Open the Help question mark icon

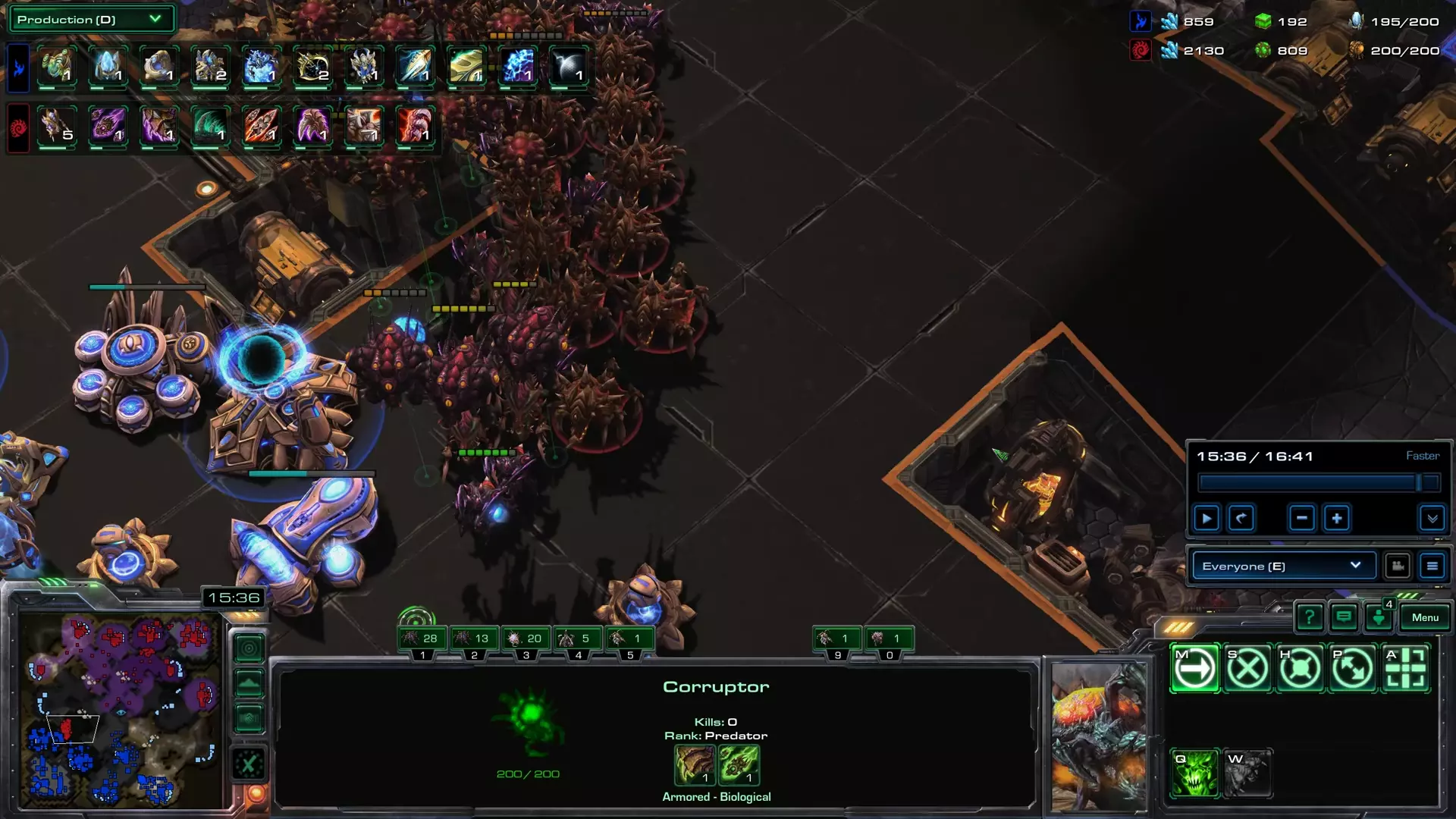(x=1310, y=617)
